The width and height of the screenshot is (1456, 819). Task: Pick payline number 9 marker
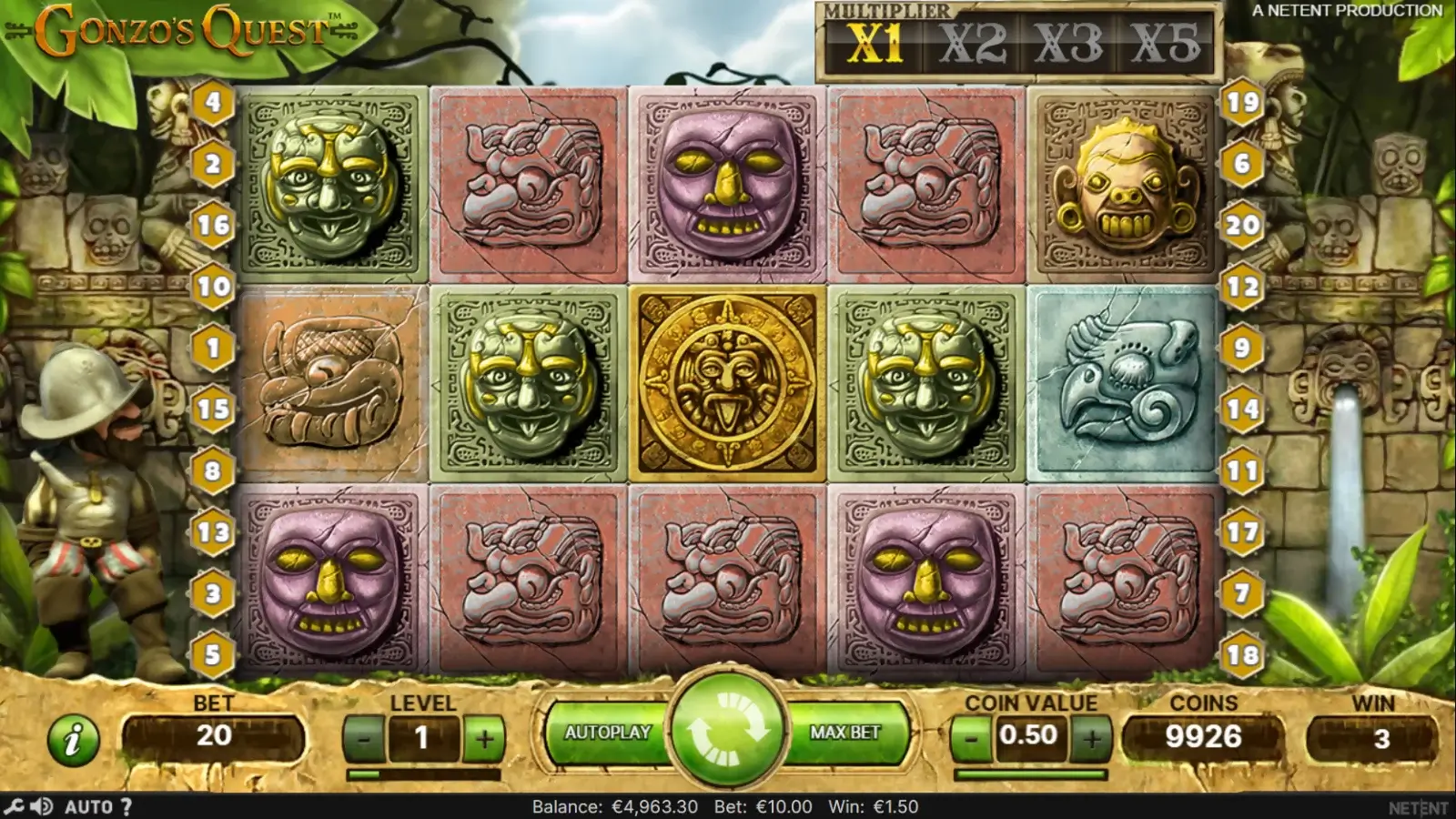click(x=1243, y=348)
